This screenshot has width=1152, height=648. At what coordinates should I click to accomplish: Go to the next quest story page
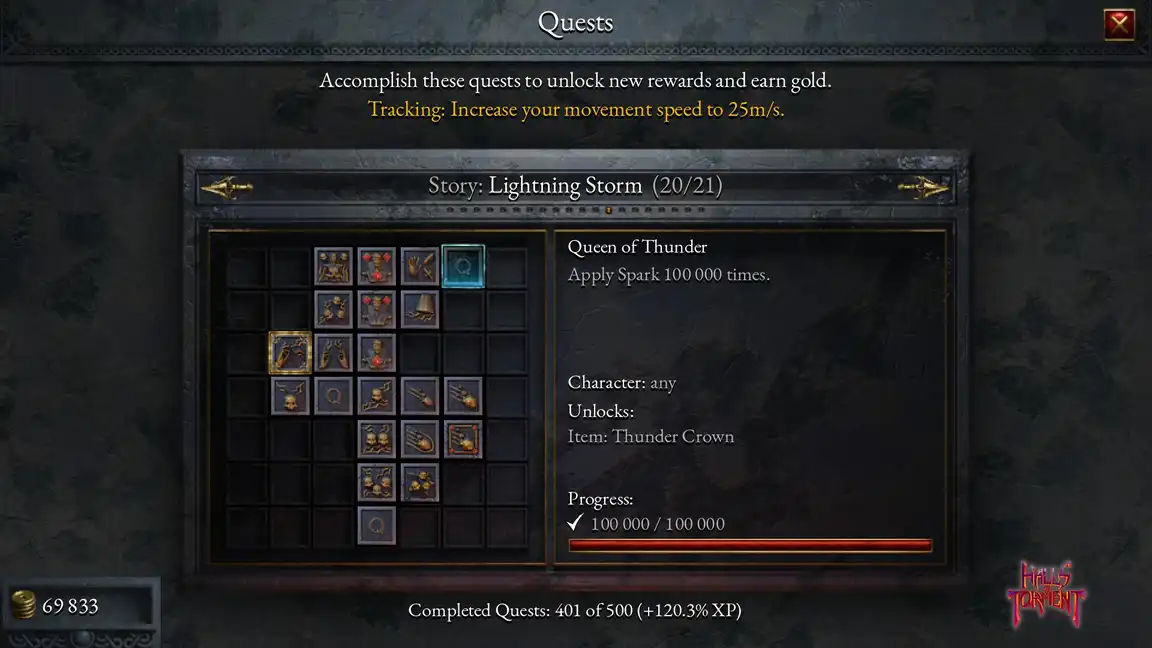pos(922,187)
